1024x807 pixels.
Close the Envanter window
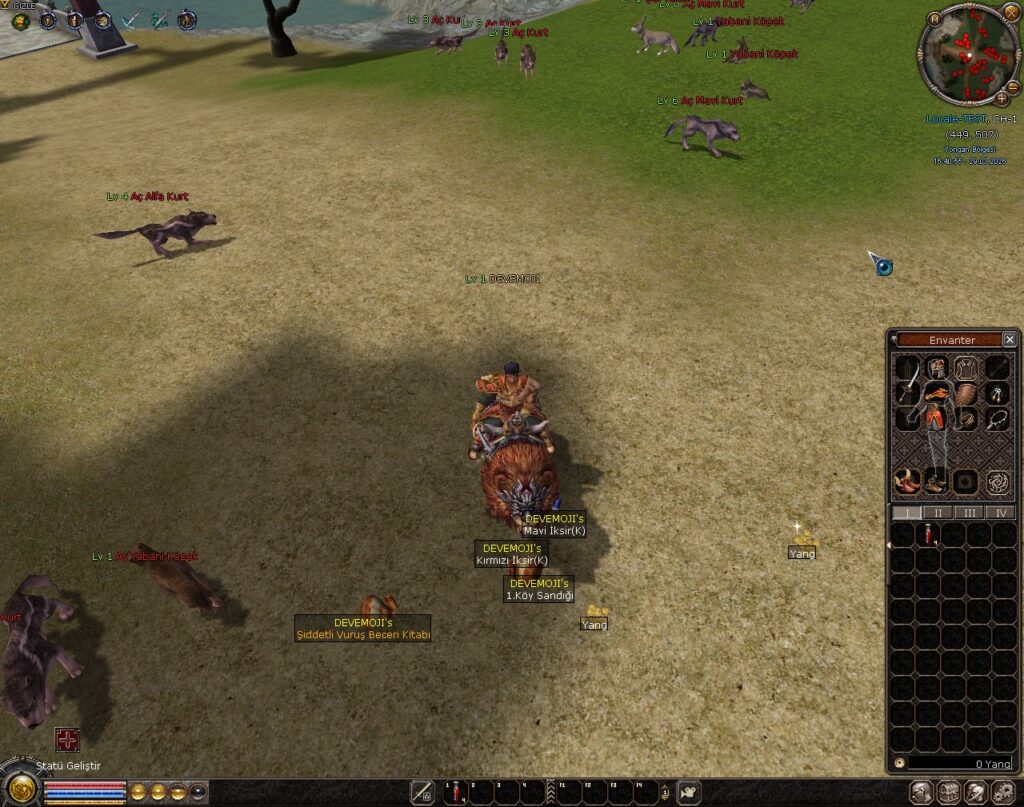pyautogui.click(x=1009, y=340)
